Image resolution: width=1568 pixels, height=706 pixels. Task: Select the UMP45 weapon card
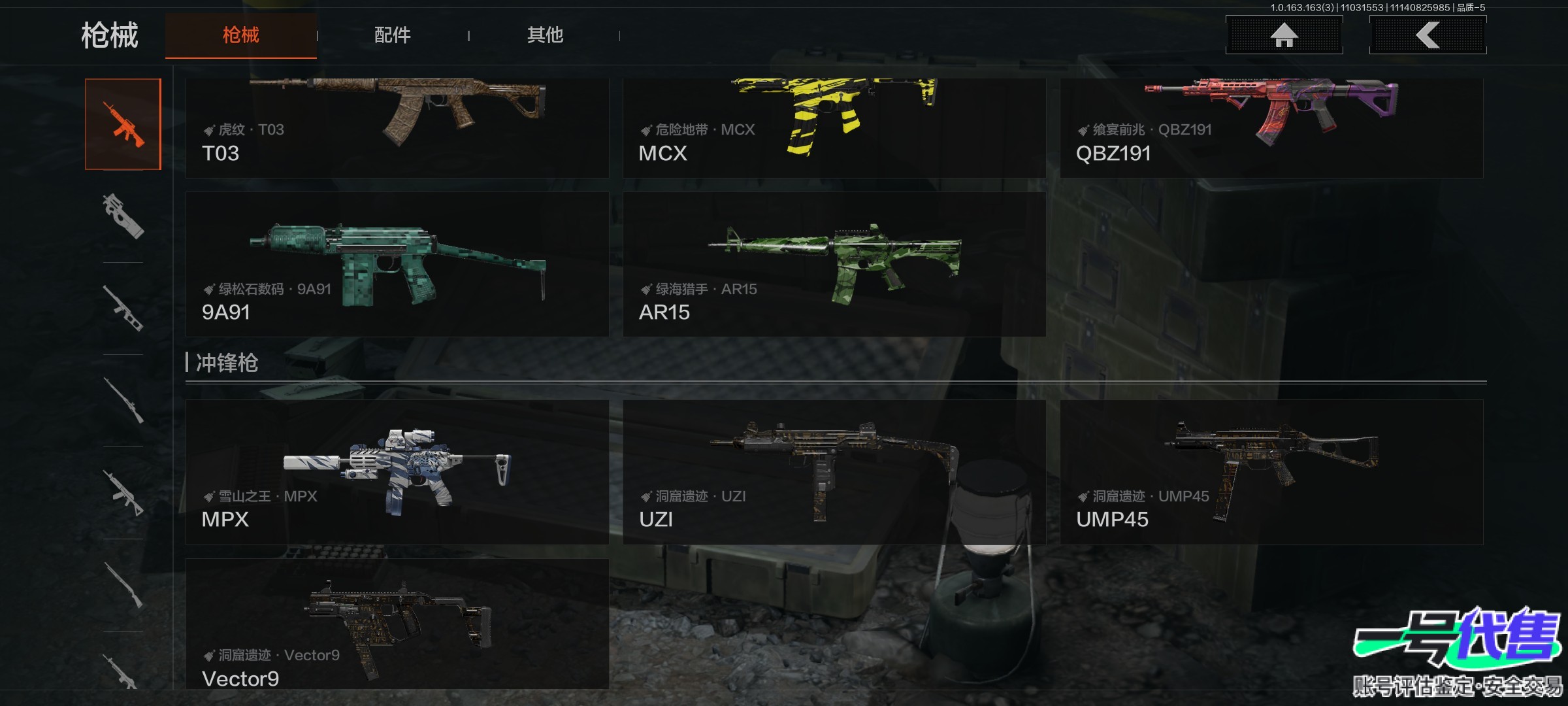(x=1271, y=472)
